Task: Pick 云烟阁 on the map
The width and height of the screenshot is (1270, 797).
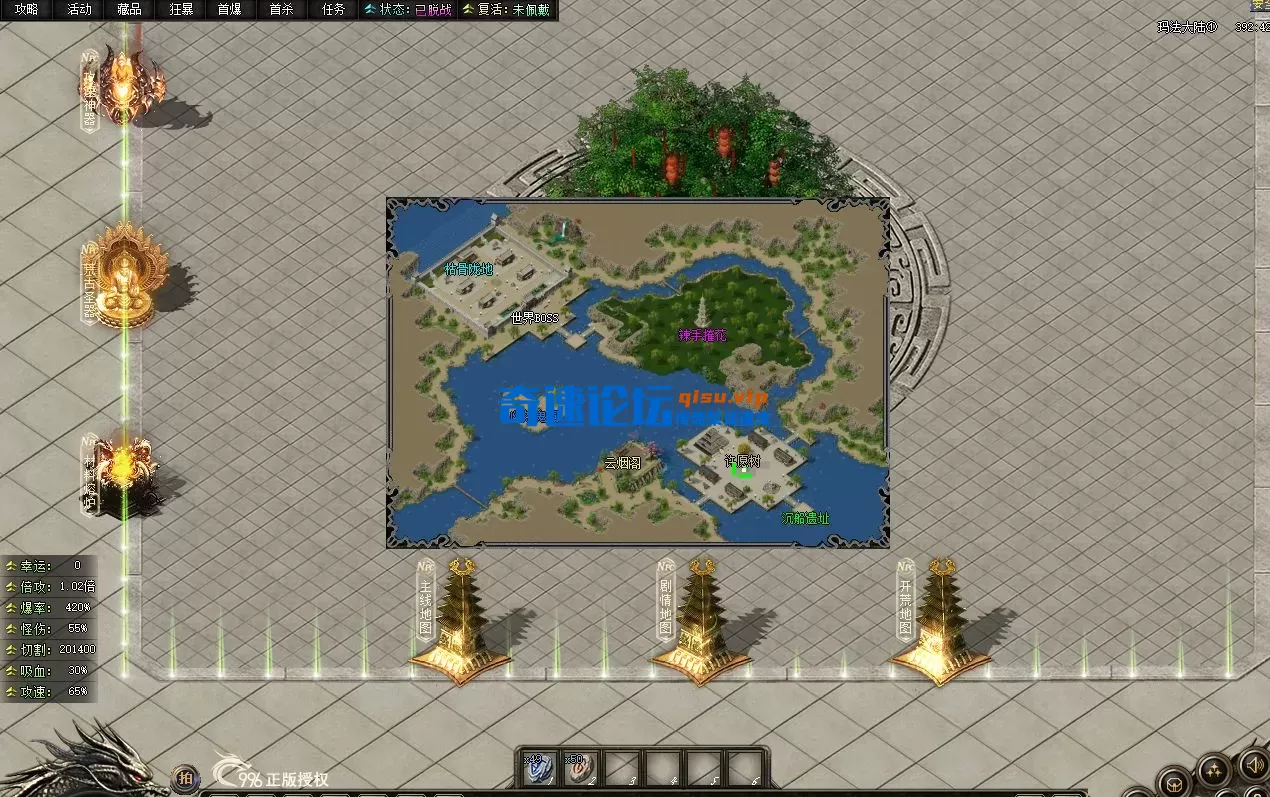Action: click(x=624, y=463)
